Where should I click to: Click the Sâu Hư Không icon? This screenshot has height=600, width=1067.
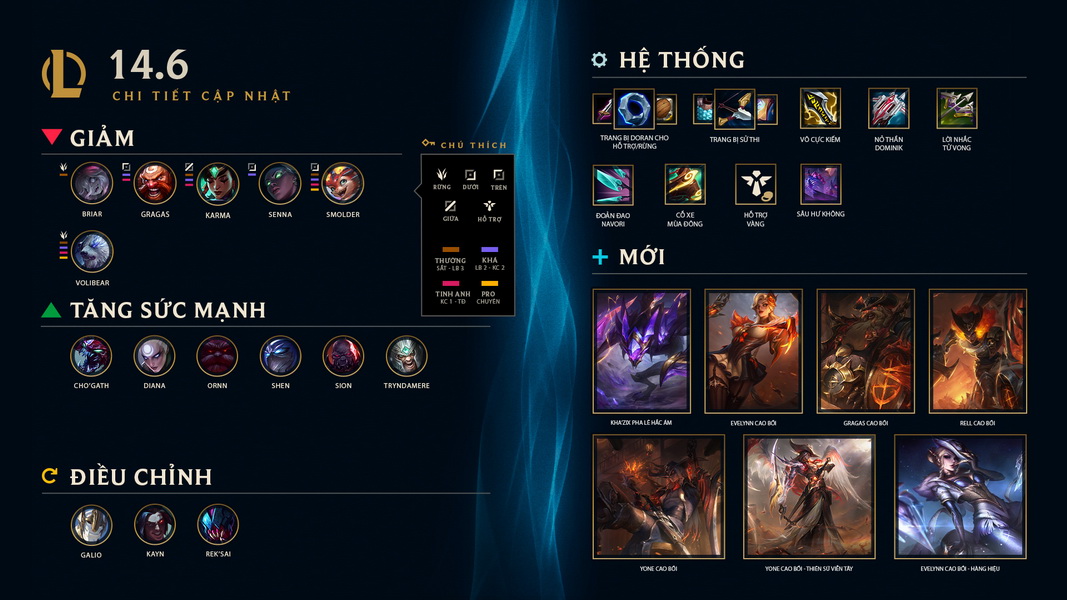(x=820, y=185)
